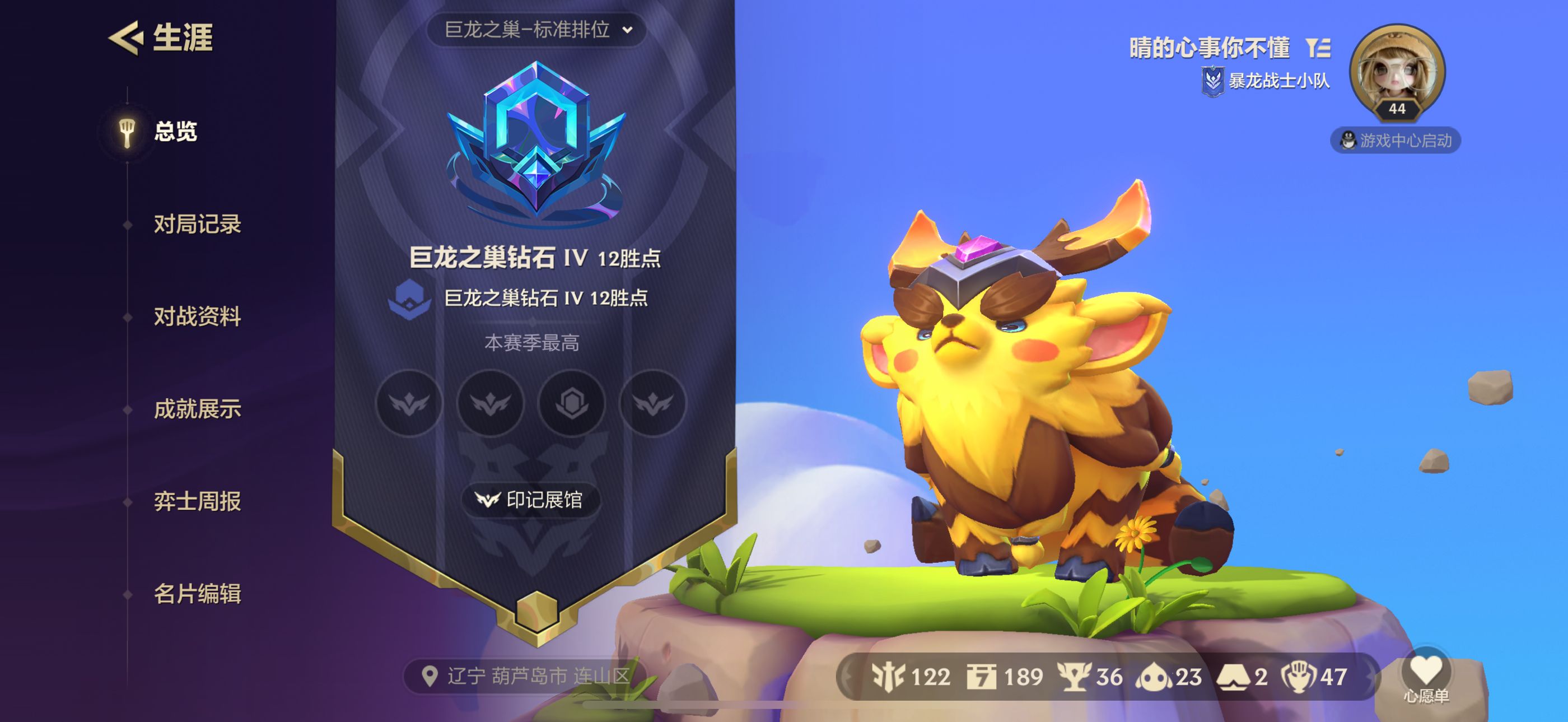Switch to the 总览 overview tab
The width and height of the screenshot is (1568, 722).
[175, 132]
